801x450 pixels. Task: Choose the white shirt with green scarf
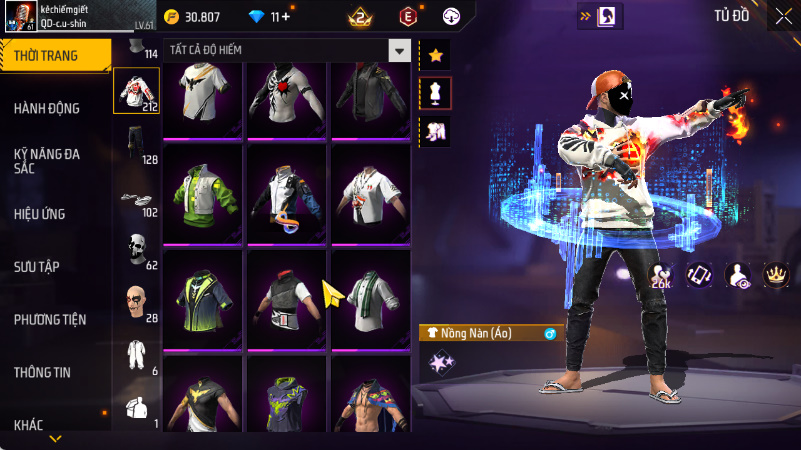click(x=370, y=297)
